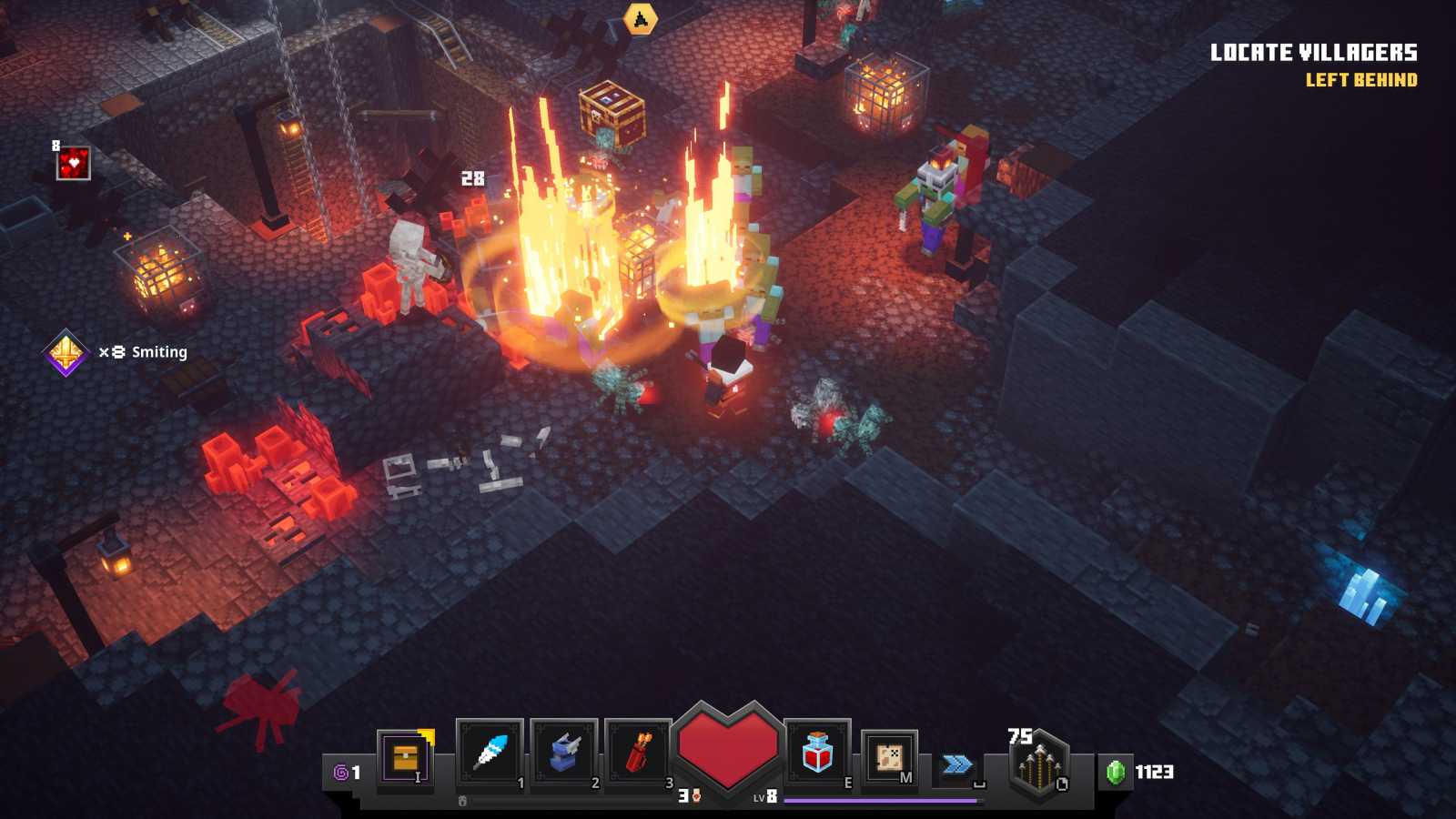Click the health potion flask icon

pyautogui.click(x=817, y=753)
